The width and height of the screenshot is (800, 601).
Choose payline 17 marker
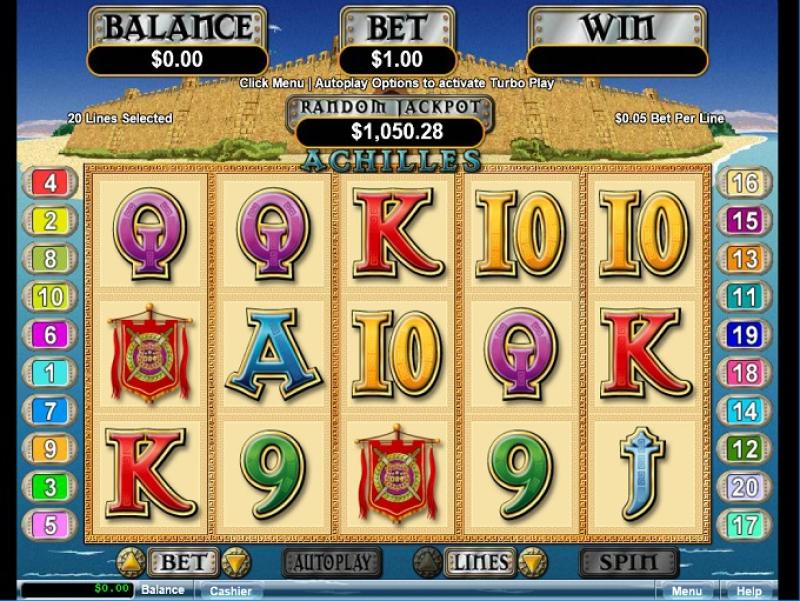744,524
